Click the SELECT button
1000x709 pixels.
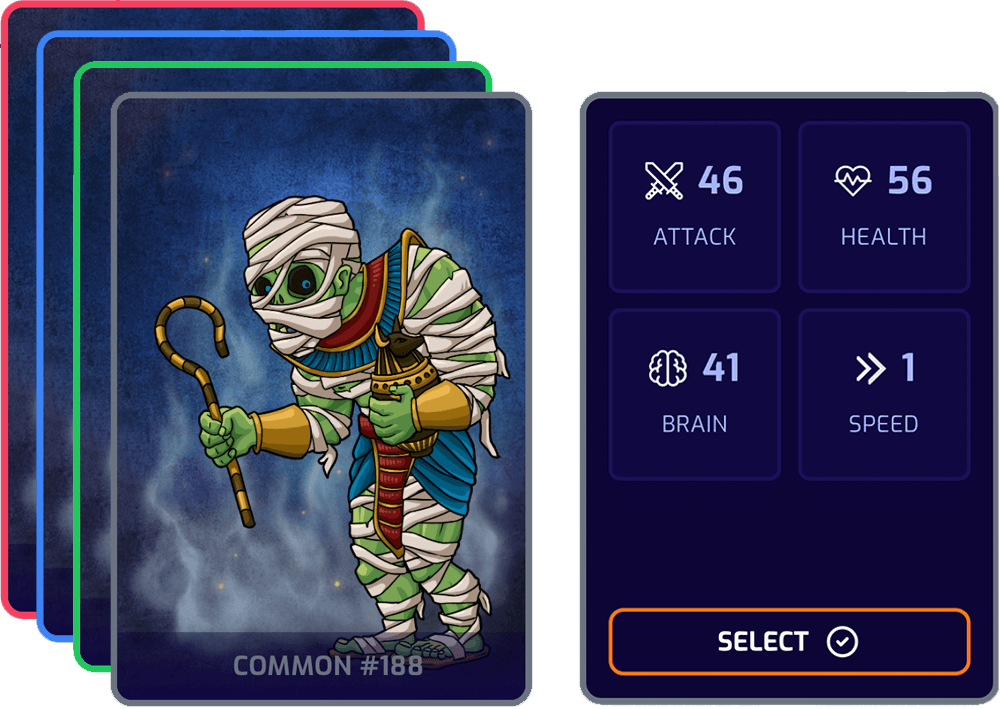[789, 641]
